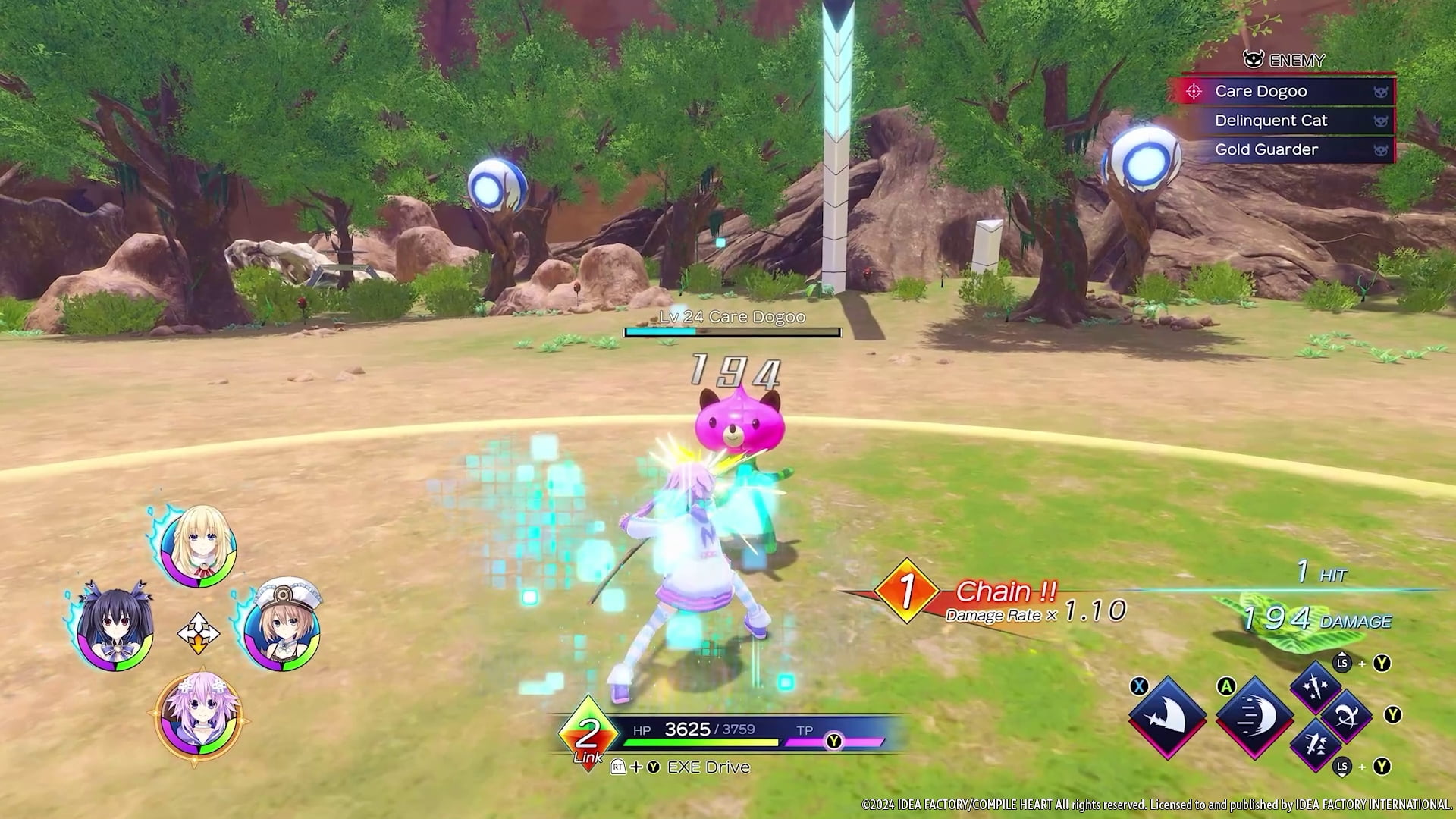The height and width of the screenshot is (819, 1456).
Task: Use the crescent dash skill icon
Action: [x=1254, y=716]
